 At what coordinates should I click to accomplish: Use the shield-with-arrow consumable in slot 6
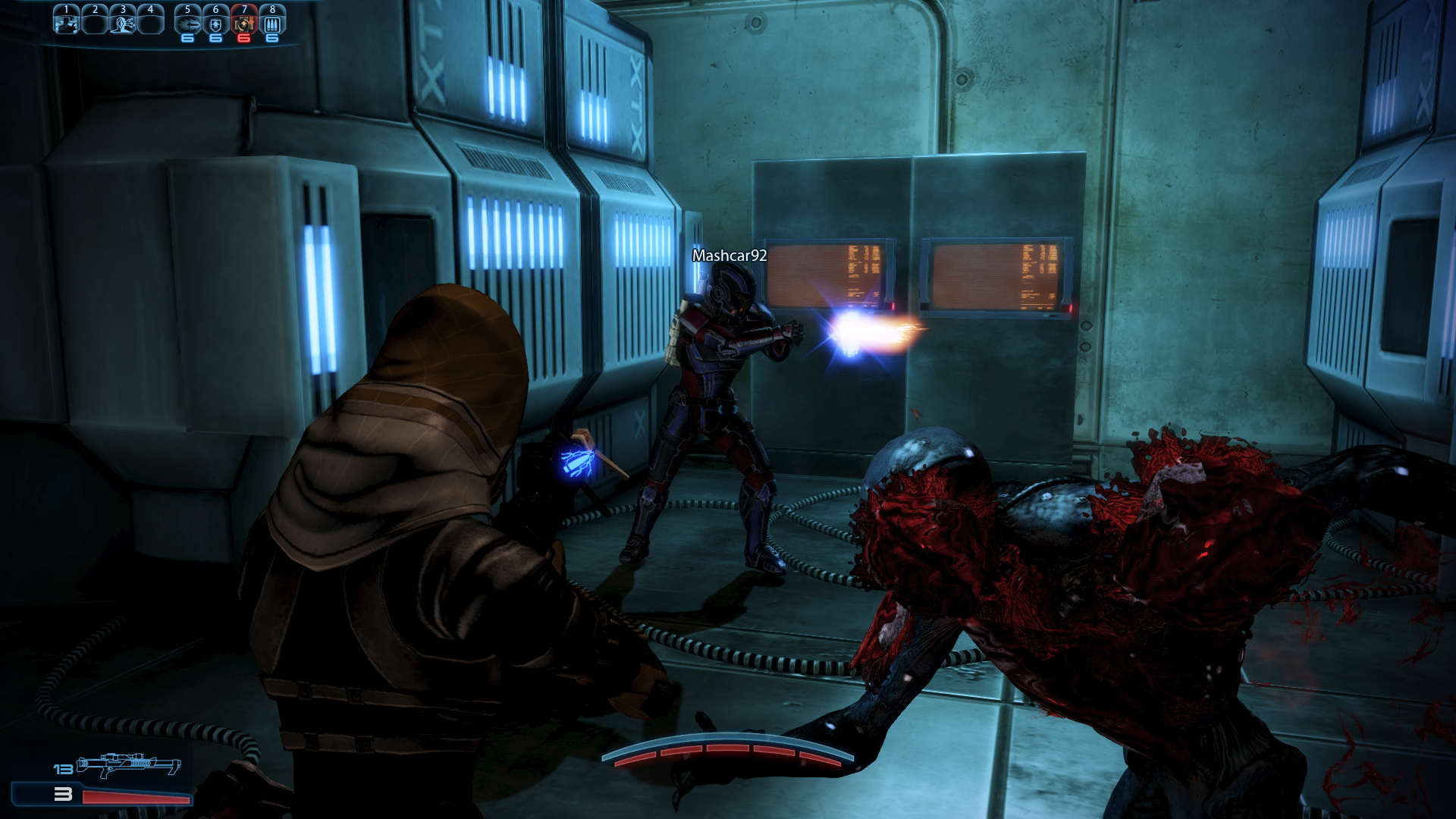click(216, 23)
